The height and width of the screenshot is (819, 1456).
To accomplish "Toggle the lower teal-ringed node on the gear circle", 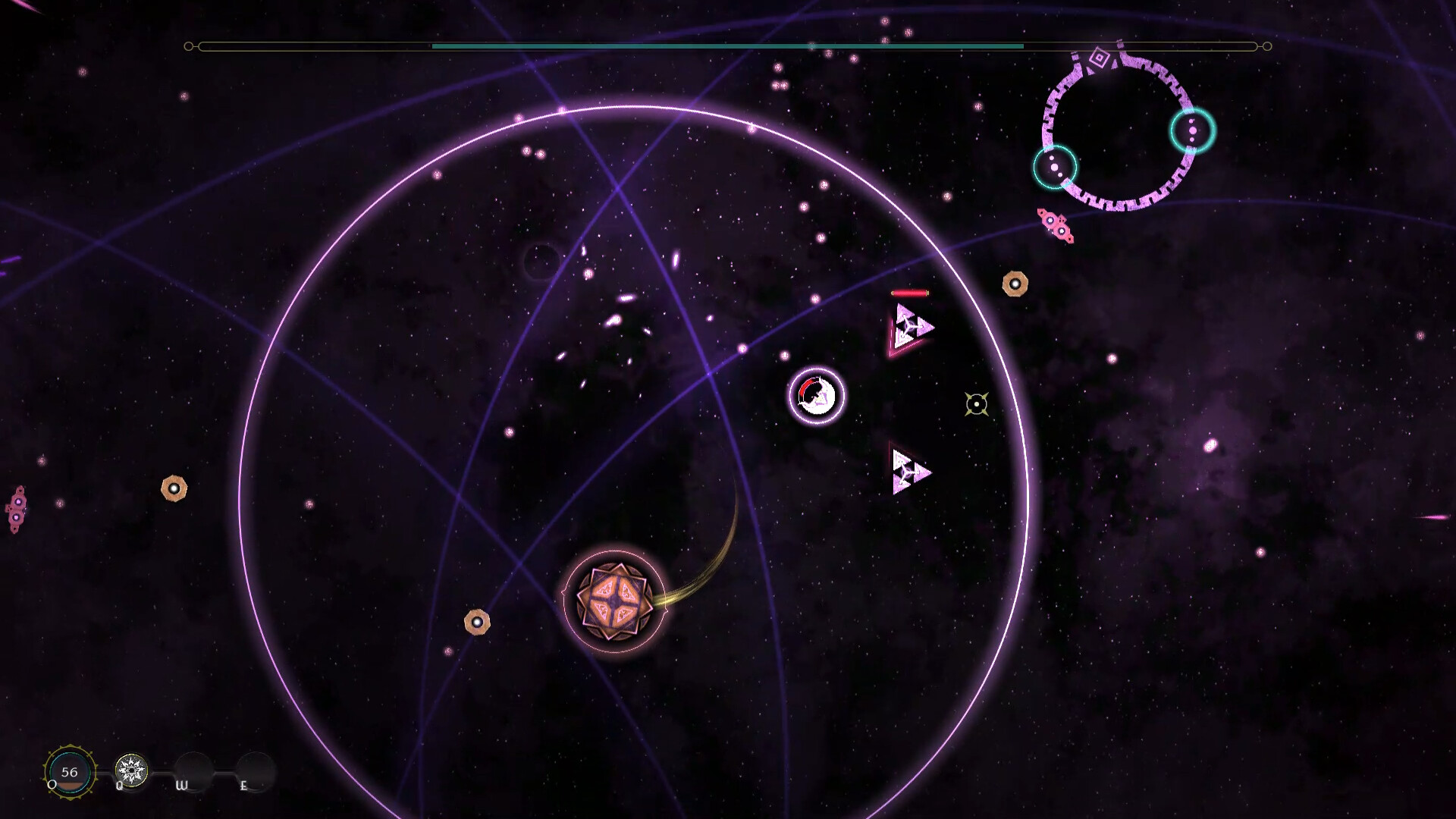I will (1056, 168).
